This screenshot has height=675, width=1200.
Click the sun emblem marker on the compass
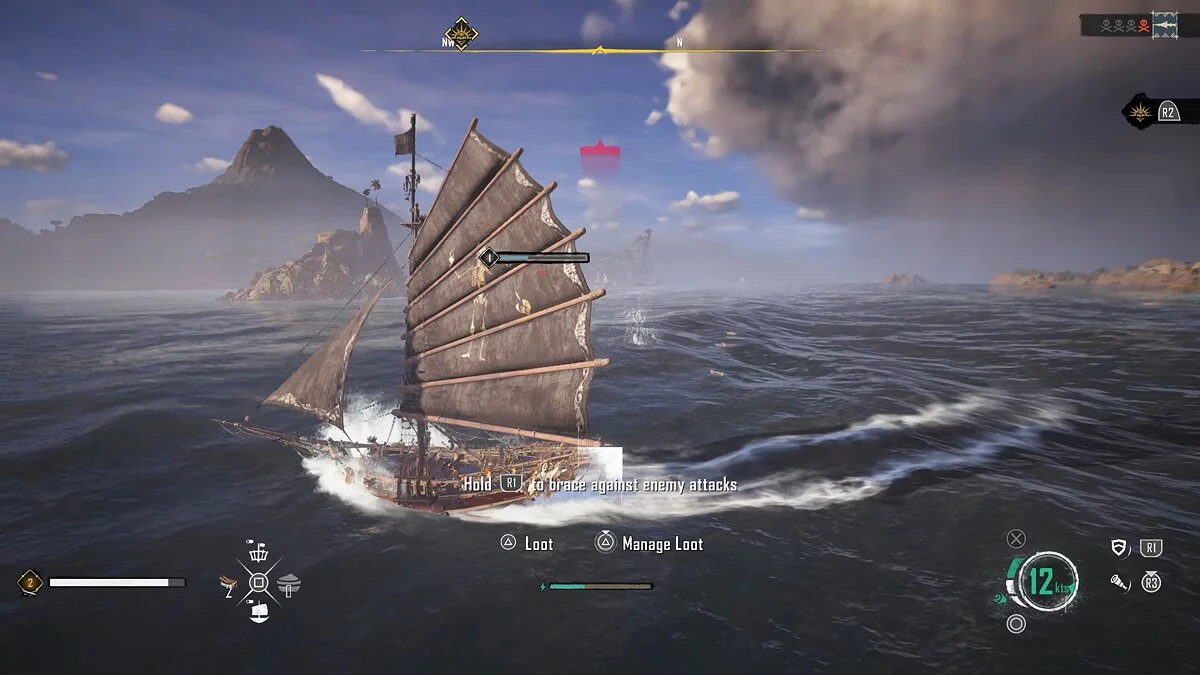pyautogui.click(x=461, y=34)
